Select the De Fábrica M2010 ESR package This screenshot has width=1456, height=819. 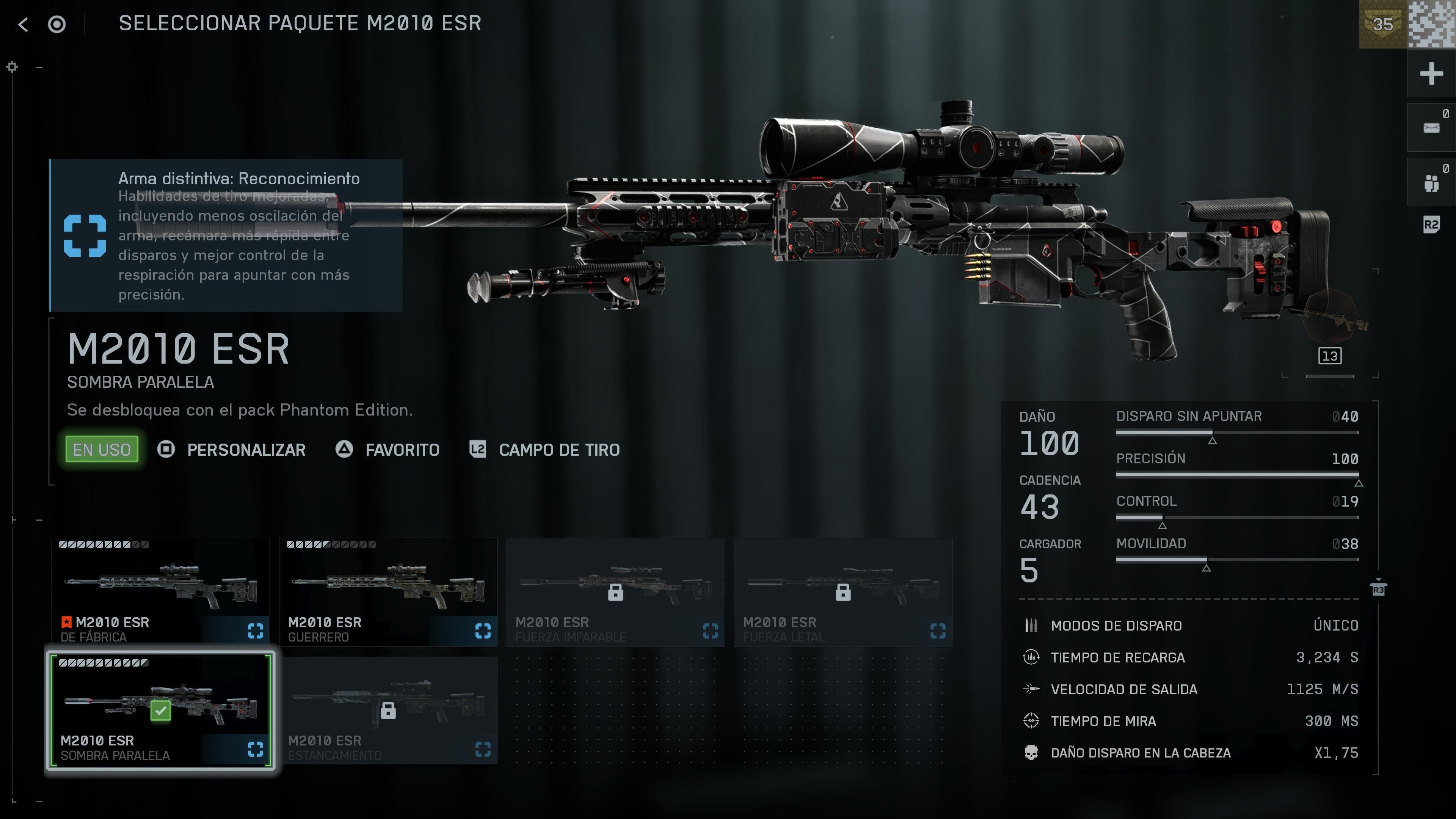[160, 591]
